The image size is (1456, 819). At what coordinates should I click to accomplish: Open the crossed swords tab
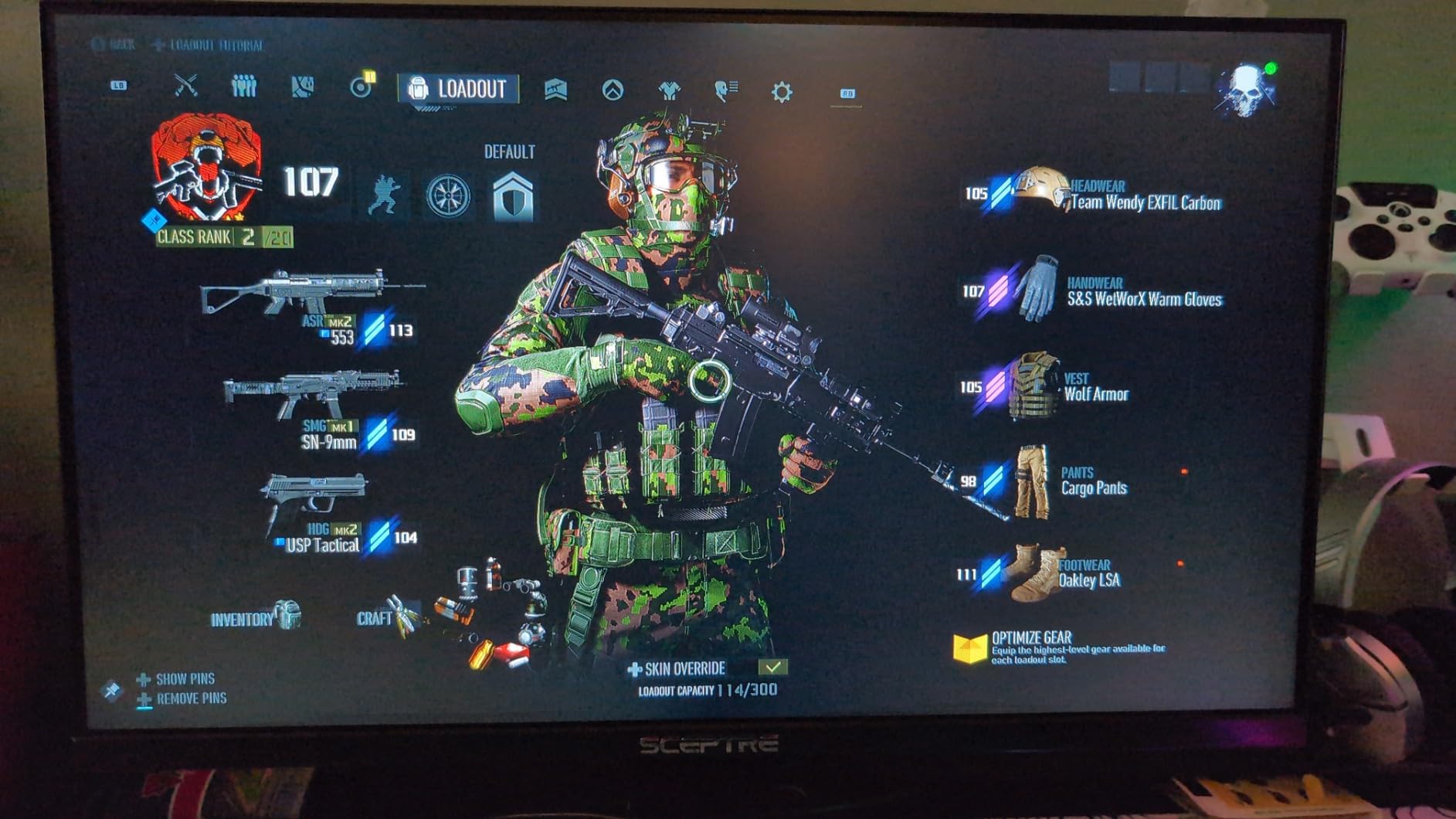pos(186,85)
